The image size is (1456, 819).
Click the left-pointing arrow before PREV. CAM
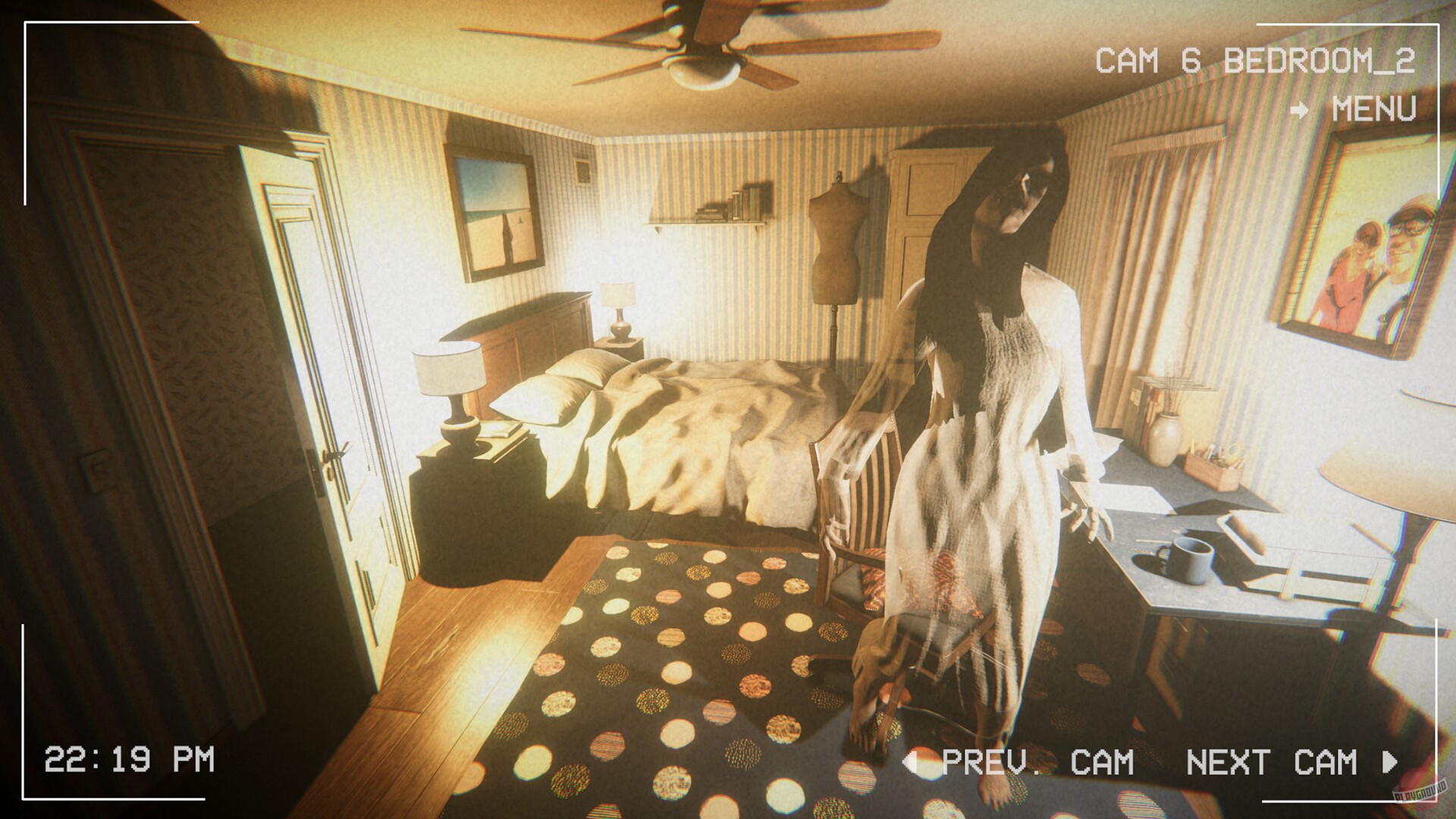tap(914, 759)
